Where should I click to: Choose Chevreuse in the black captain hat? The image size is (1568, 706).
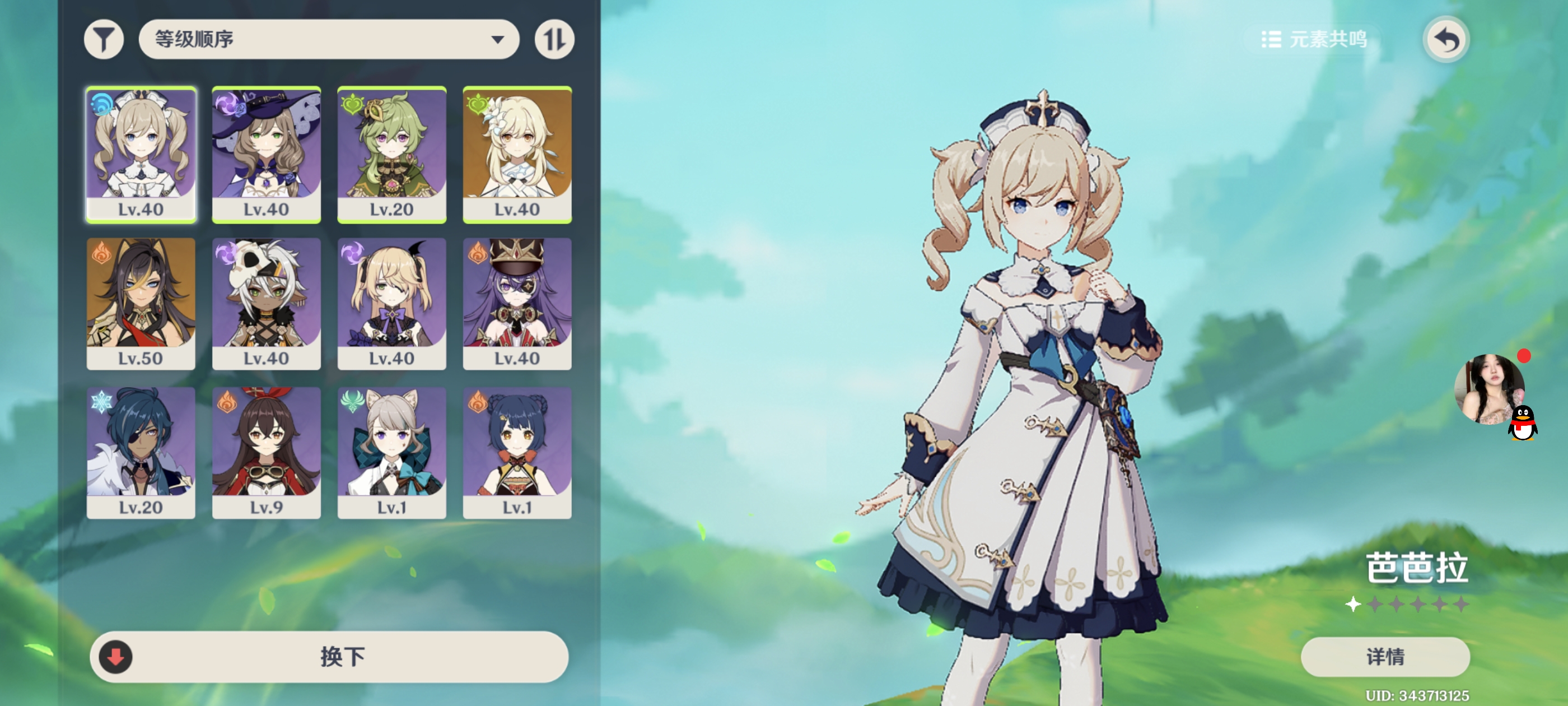click(x=517, y=303)
